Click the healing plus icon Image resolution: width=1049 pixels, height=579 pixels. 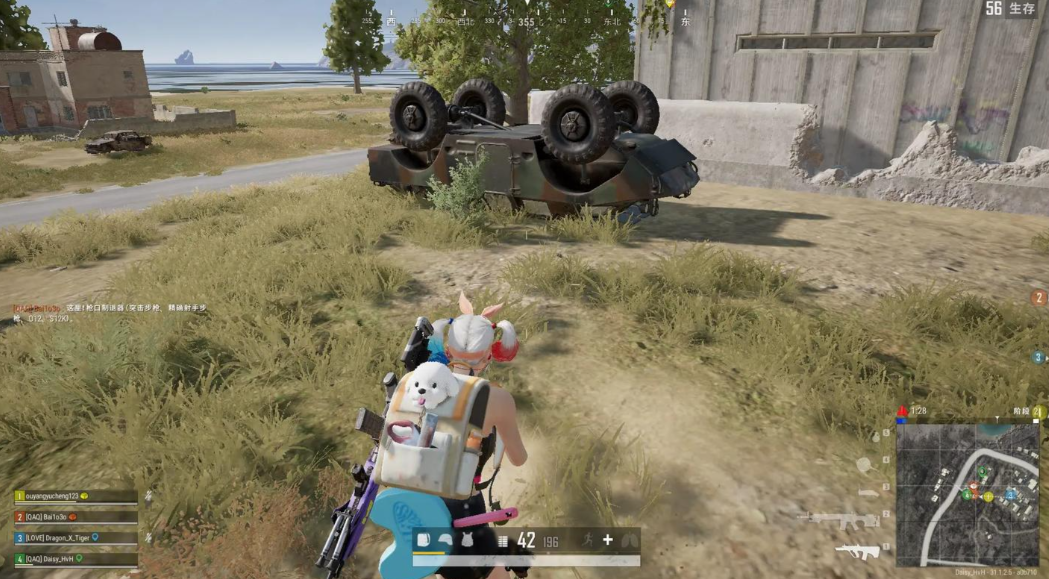[607, 541]
